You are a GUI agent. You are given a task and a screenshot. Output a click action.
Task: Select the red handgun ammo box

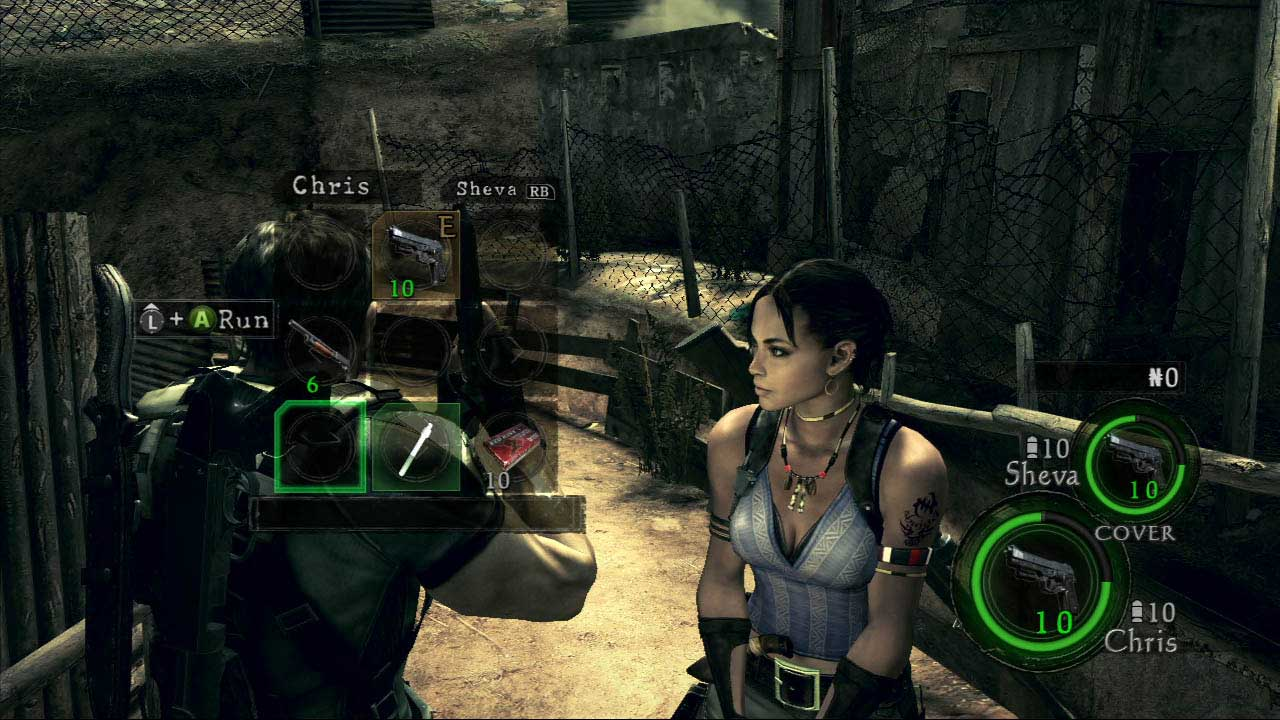(511, 446)
